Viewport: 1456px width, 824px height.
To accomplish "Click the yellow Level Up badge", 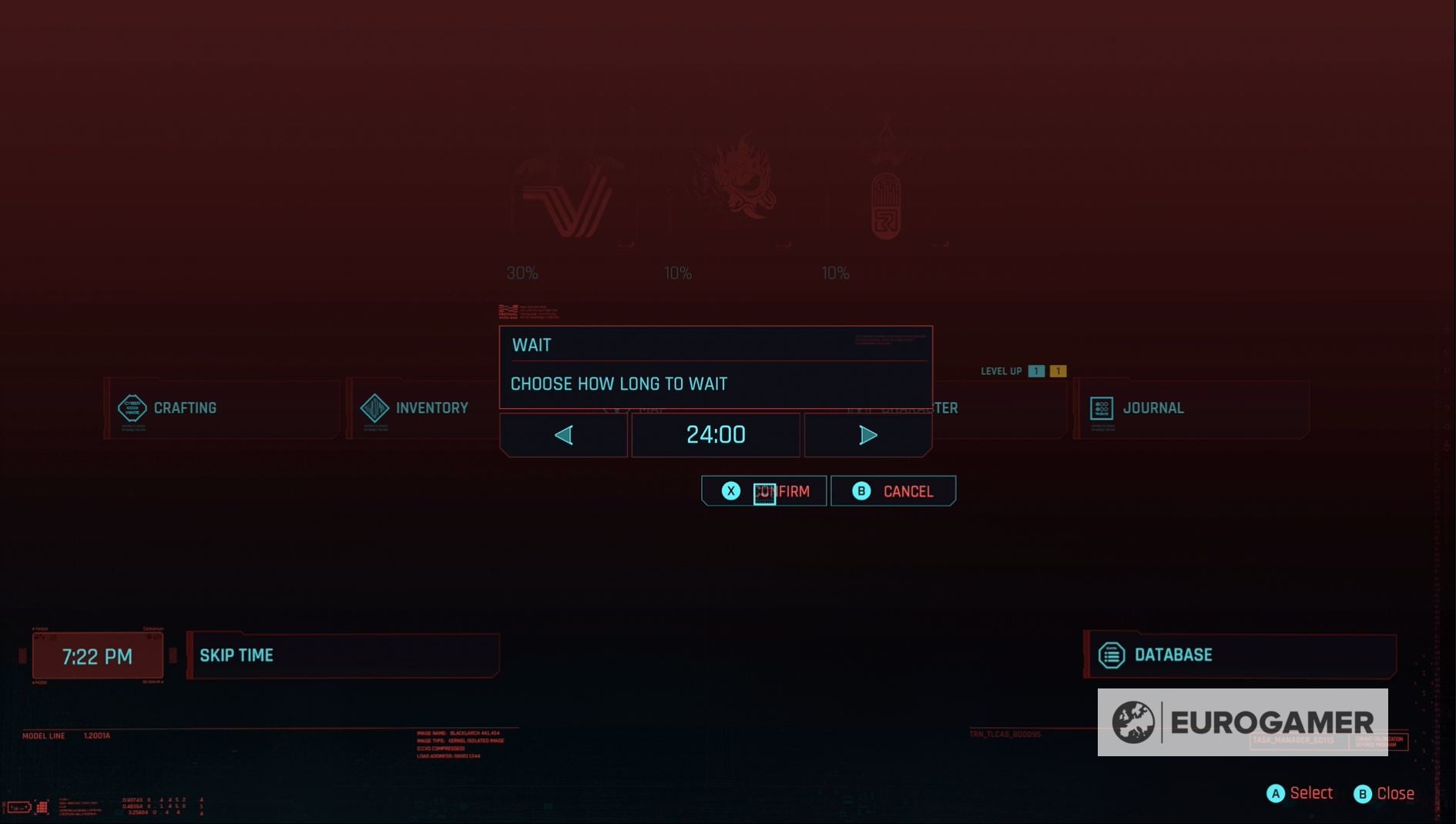I will pyautogui.click(x=1058, y=370).
